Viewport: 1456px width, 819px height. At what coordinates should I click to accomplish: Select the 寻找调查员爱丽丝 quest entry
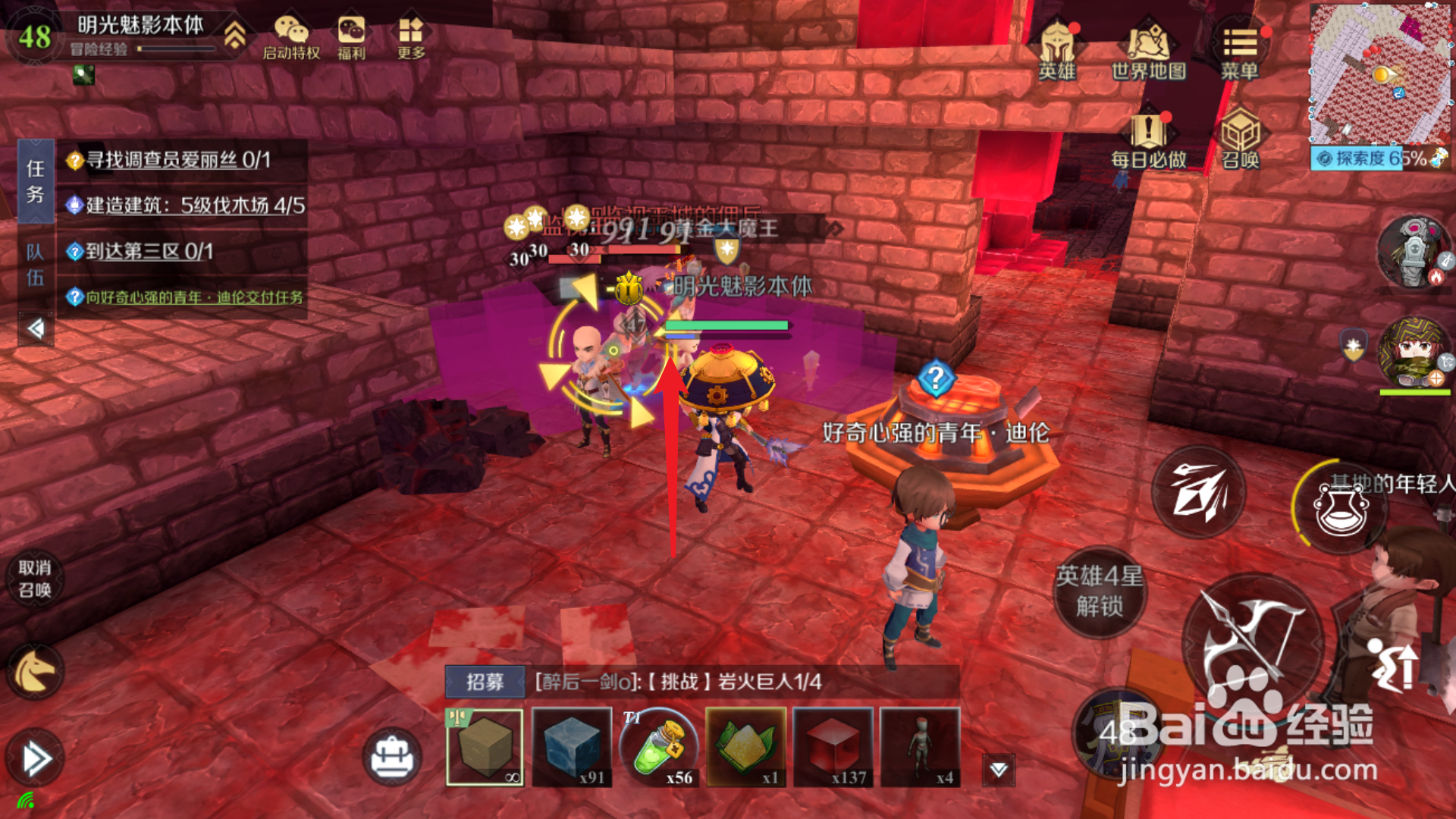(x=178, y=160)
